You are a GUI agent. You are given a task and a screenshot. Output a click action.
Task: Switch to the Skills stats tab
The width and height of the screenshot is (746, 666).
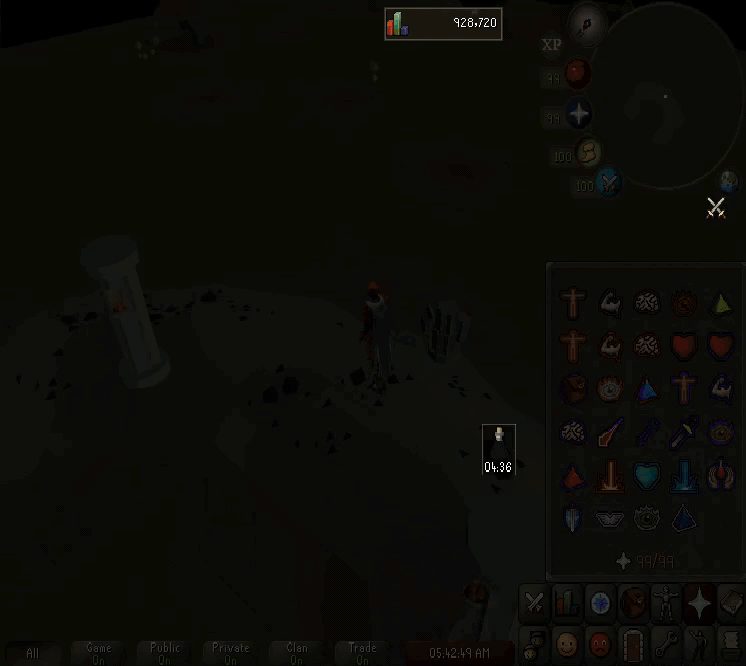[x=567, y=602]
